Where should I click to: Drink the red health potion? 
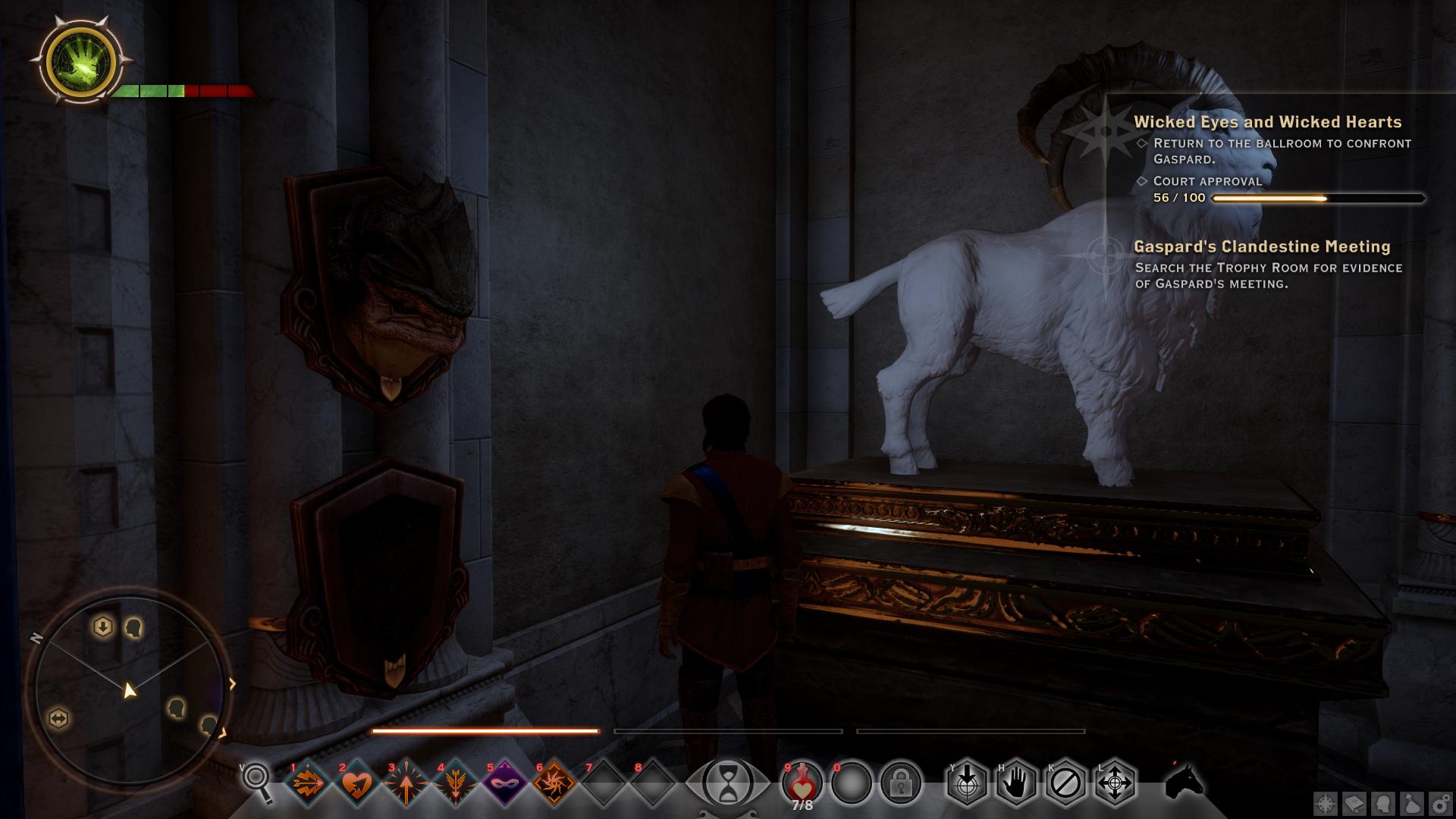[x=802, y=781]
